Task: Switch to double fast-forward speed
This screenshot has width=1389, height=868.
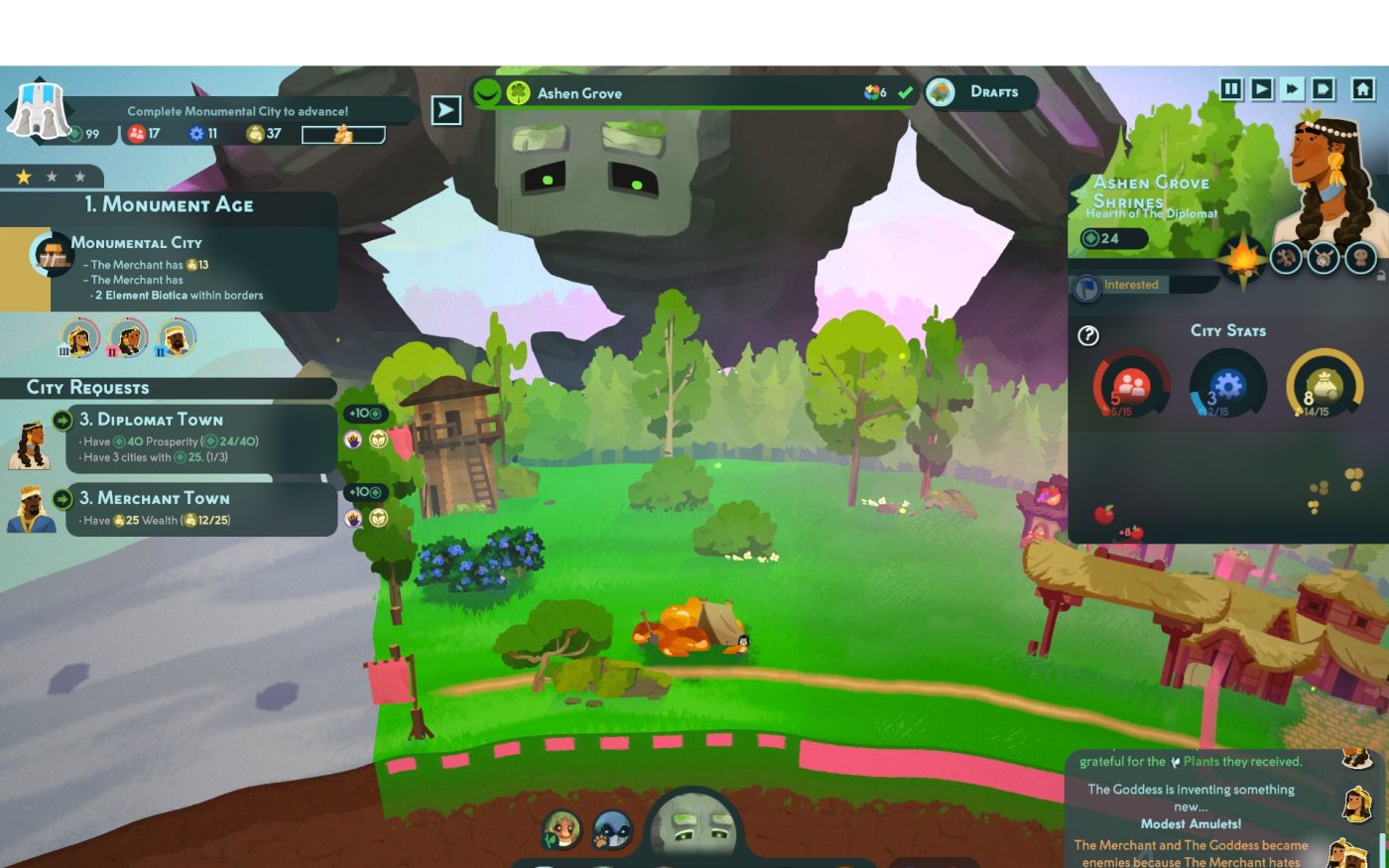Action: click(x=1292, y=89)
